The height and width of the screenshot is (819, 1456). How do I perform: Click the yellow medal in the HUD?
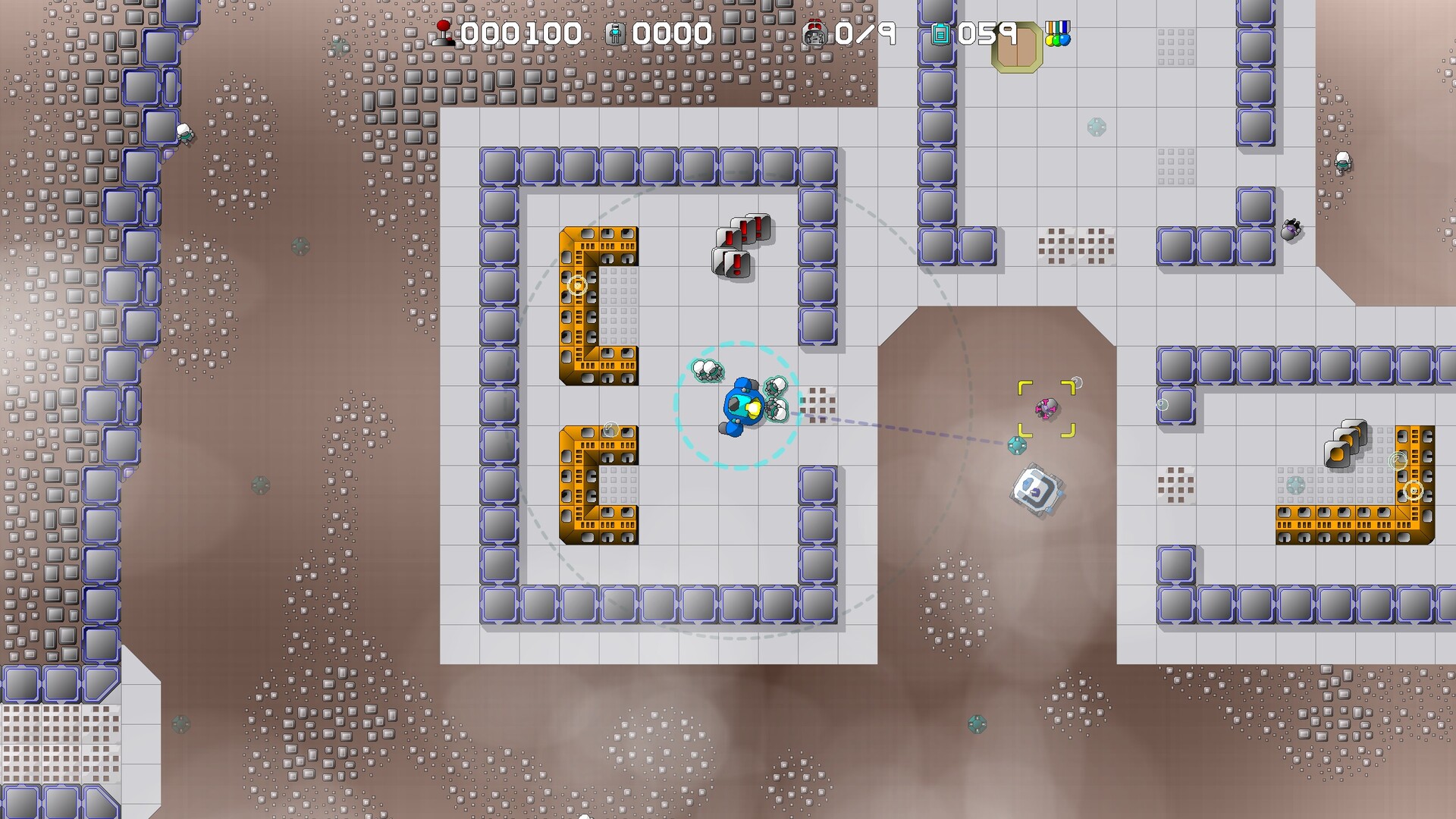tap(1050, 40)
